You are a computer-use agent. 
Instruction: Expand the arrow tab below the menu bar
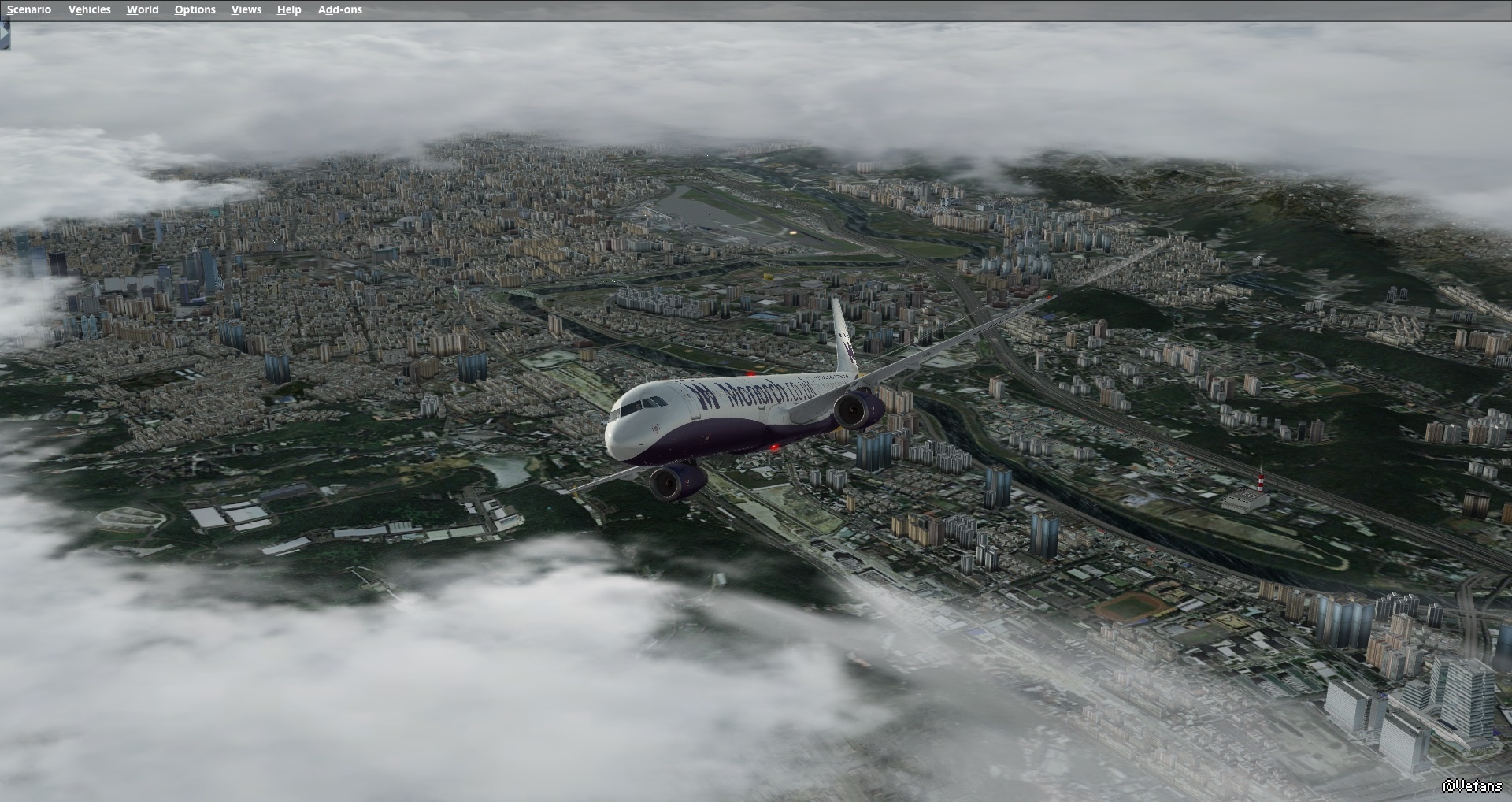click(x=4, y=35)
